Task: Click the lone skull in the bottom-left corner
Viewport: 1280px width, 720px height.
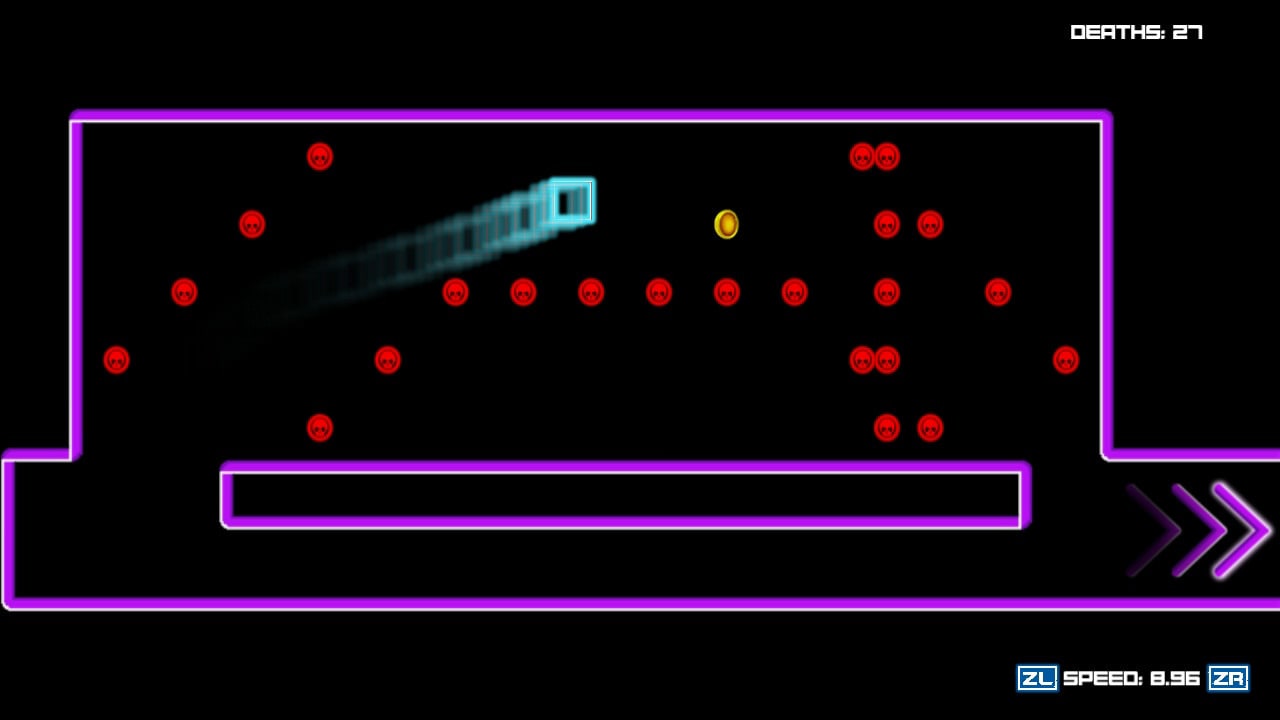Action: coord(117,358)
